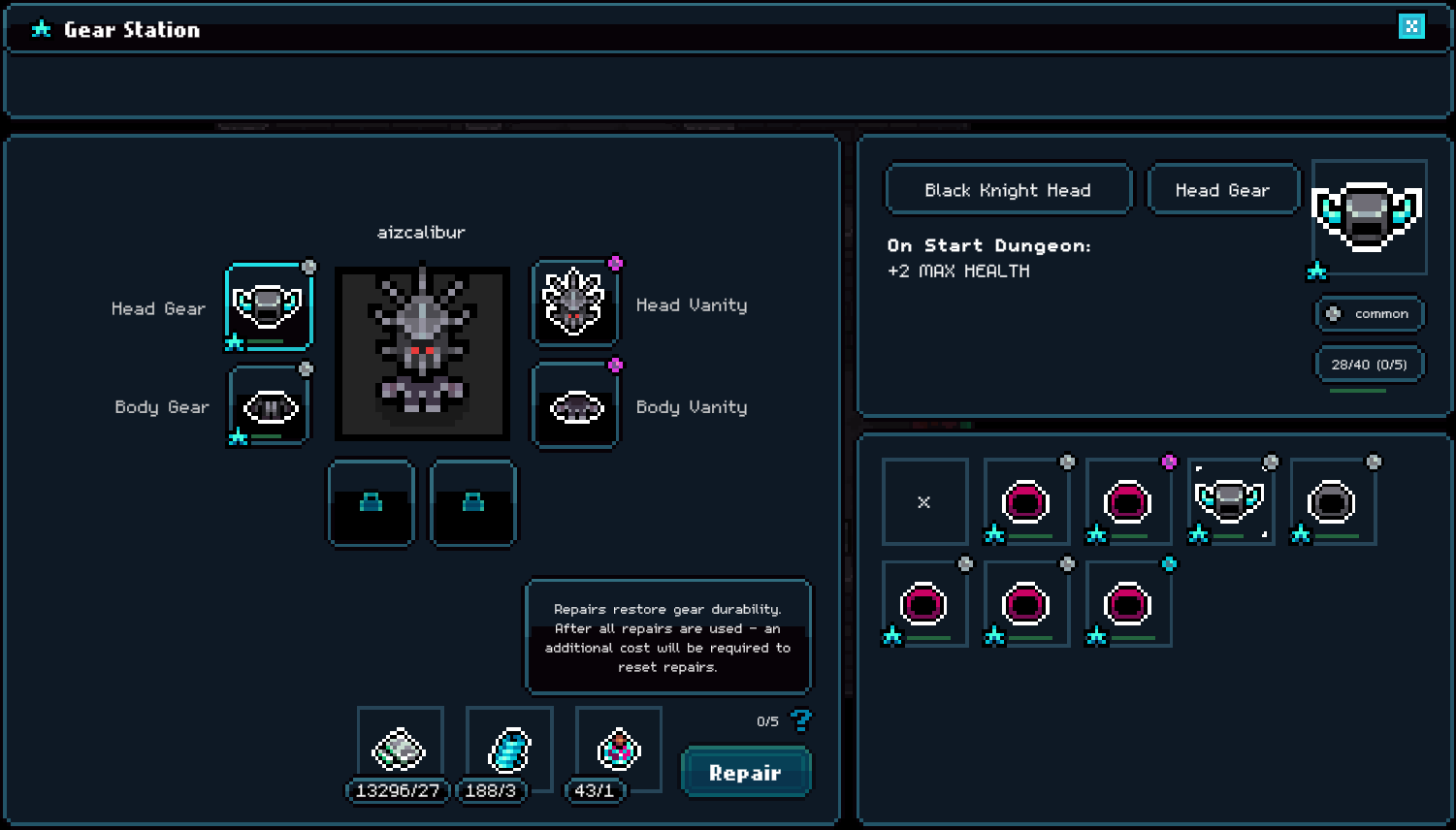The image size is (1456, 830).
Task: Choose the empty X slot in inventory
Action: coord(924,502)
